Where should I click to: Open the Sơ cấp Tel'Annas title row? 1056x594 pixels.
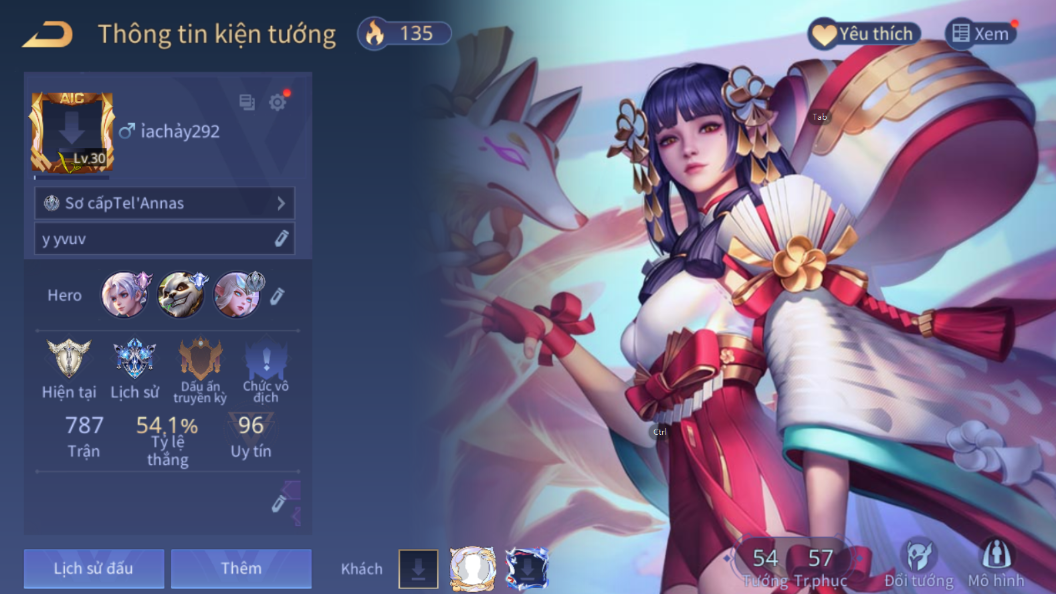[165, 203]
